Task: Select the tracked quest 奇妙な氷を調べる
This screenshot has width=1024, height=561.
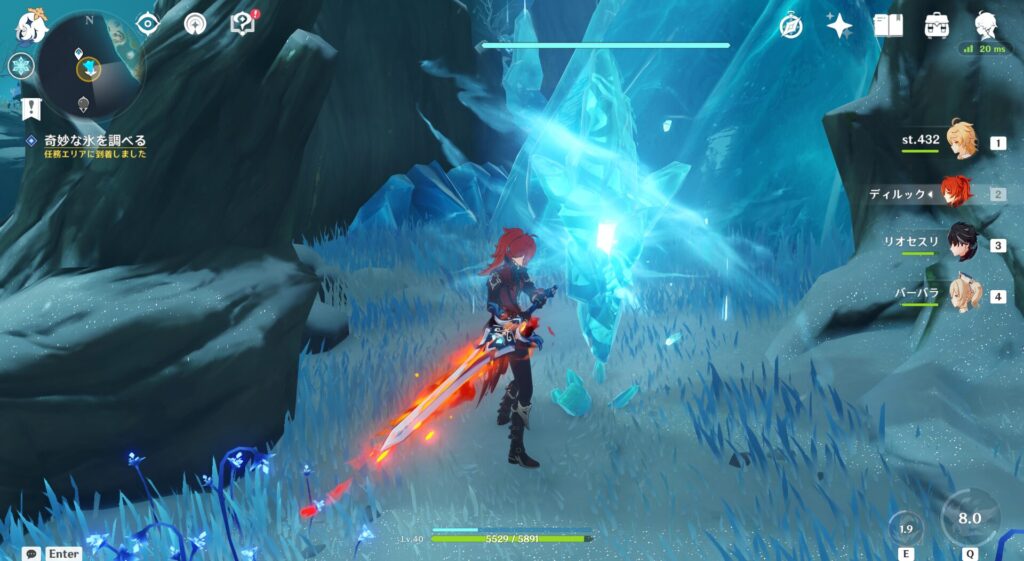Action: (x=95, y=141)
